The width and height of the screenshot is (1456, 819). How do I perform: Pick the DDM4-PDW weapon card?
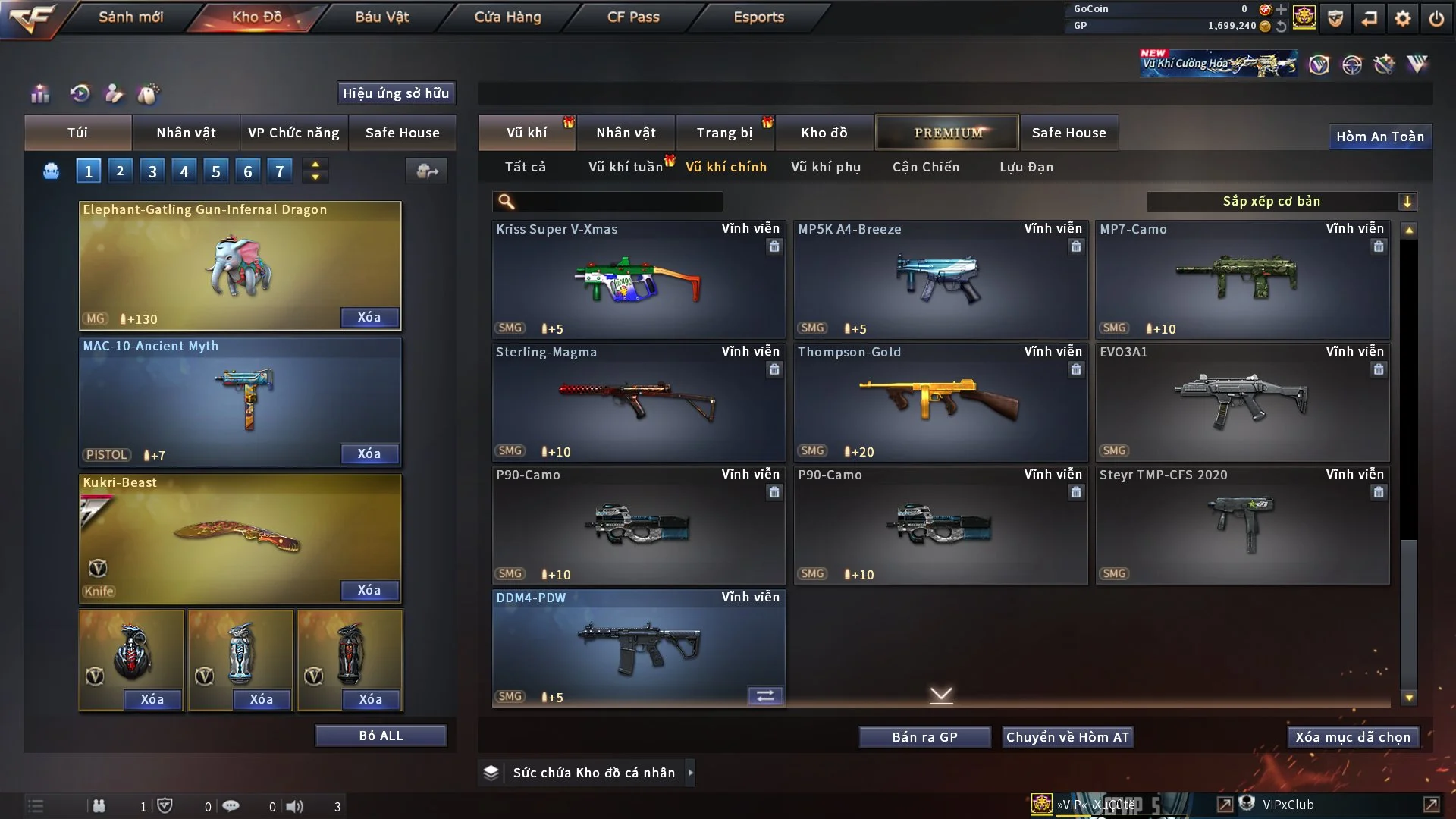638,648
